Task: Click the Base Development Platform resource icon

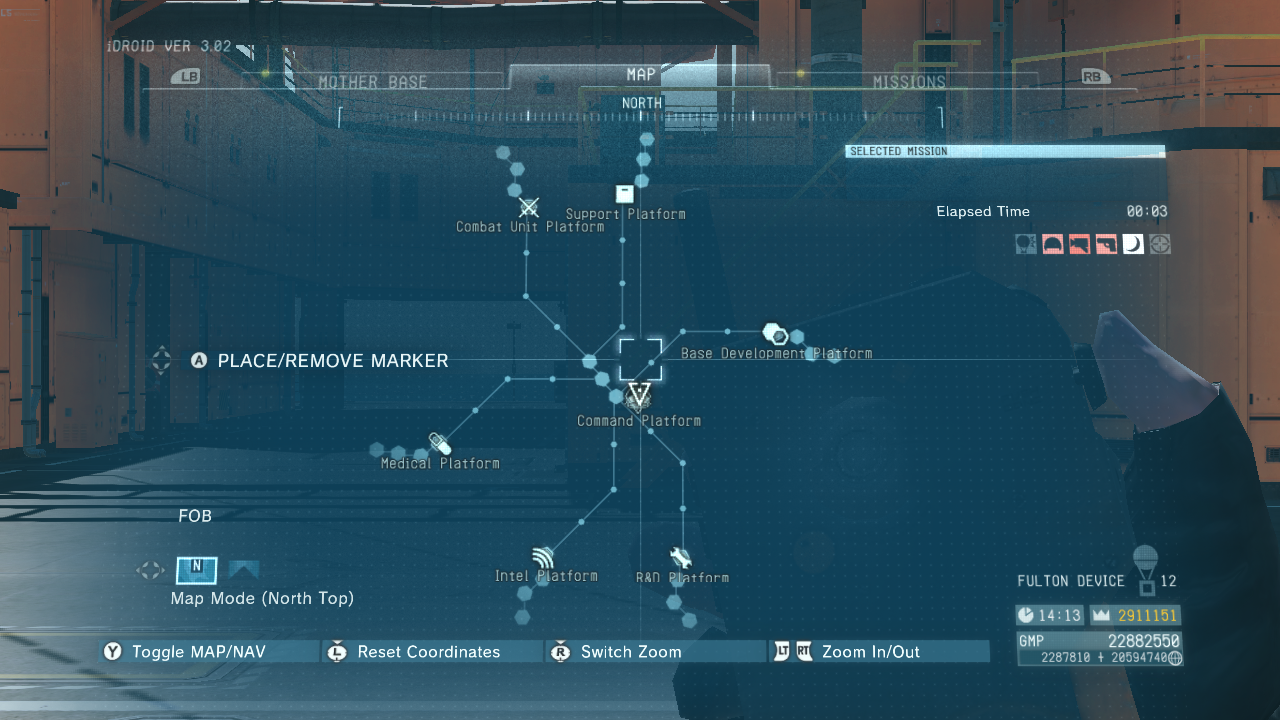Action: point(775,334)
